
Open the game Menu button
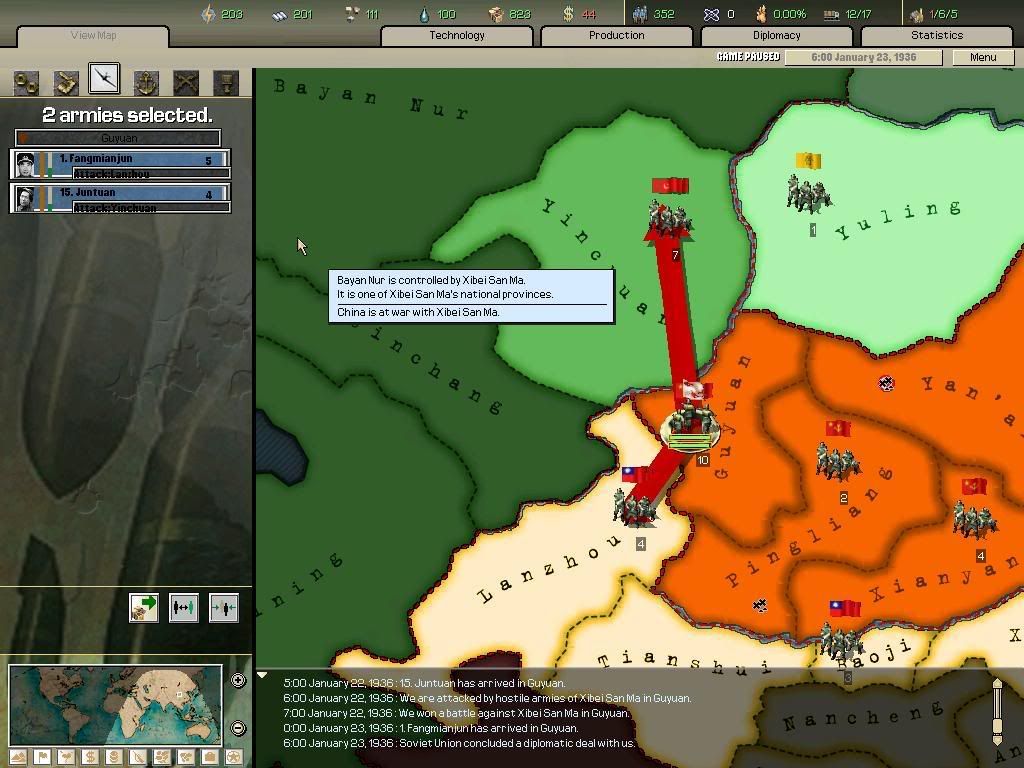pyautogui.click(x=982, y=57)
